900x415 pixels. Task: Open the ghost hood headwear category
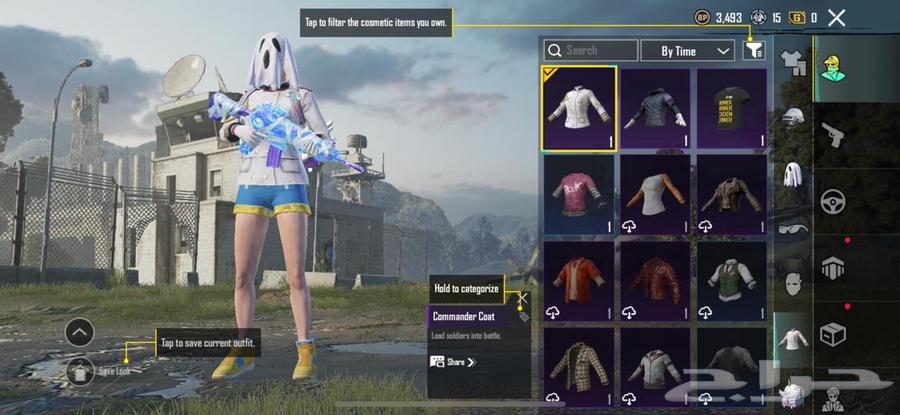793,174
